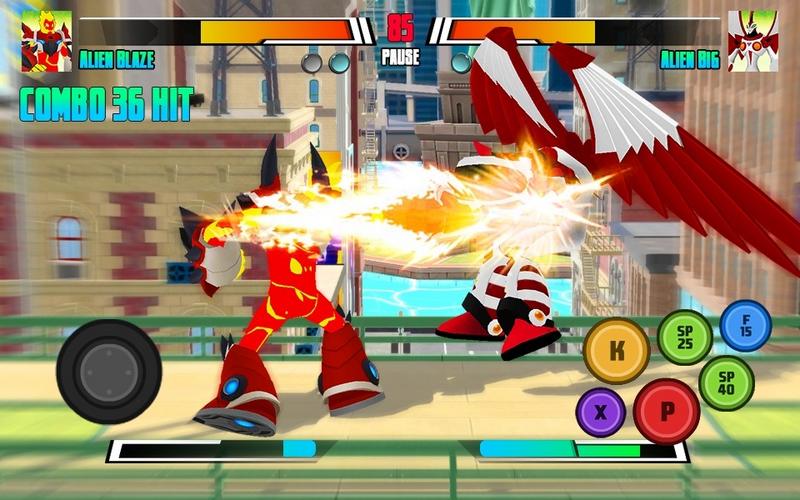Viewport: 800px width, 500px height.
Task: Activate the green SP 25 special
Action: point(685,337)
